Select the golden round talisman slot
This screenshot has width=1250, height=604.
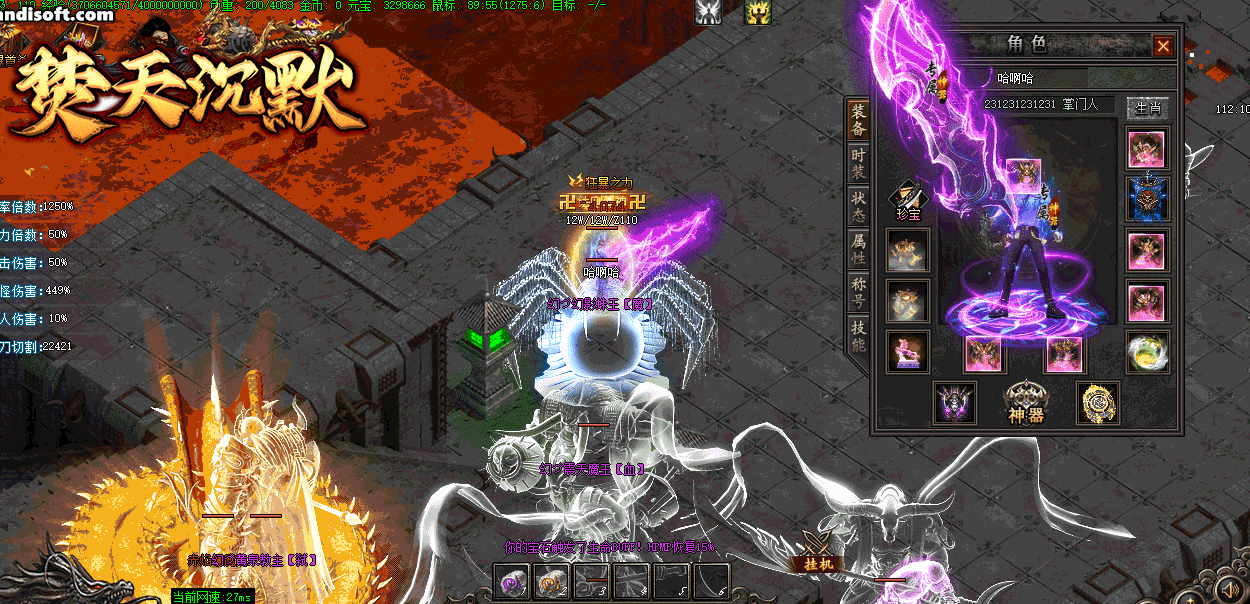pyautogui.click(x=1097, y=402)
